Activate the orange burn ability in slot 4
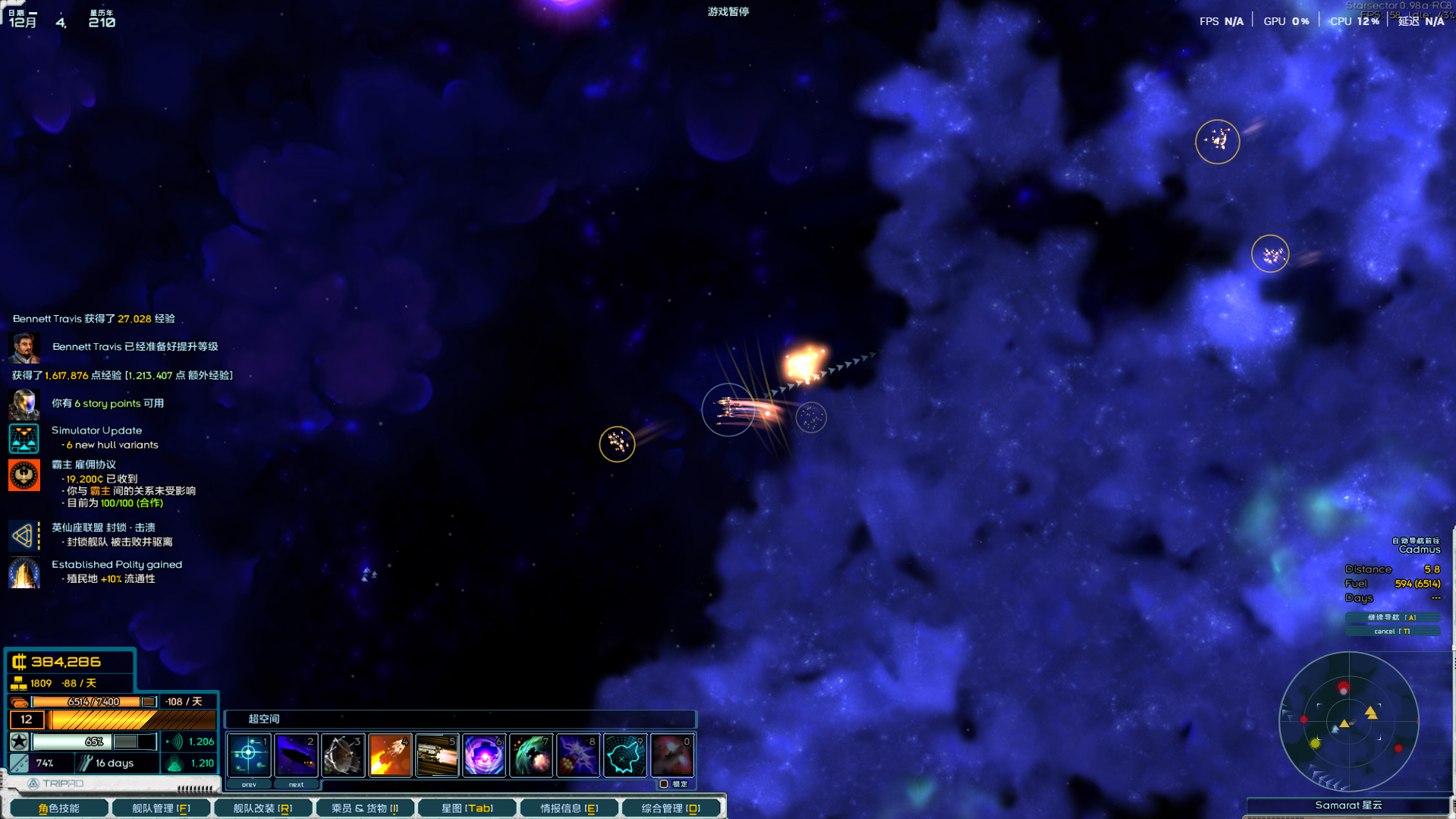The width and height of the screenshot is (1456, 819). 390,755
